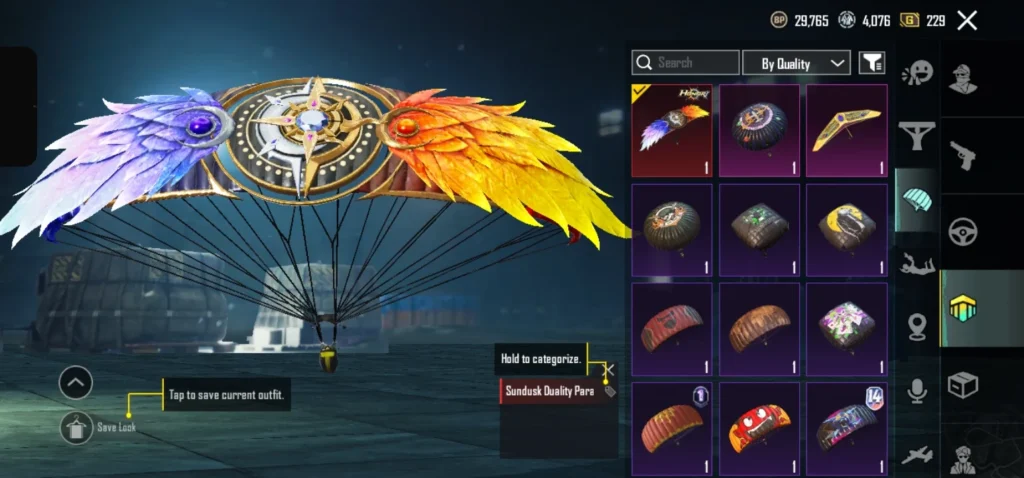Open the location pin tab

(917, 327)
